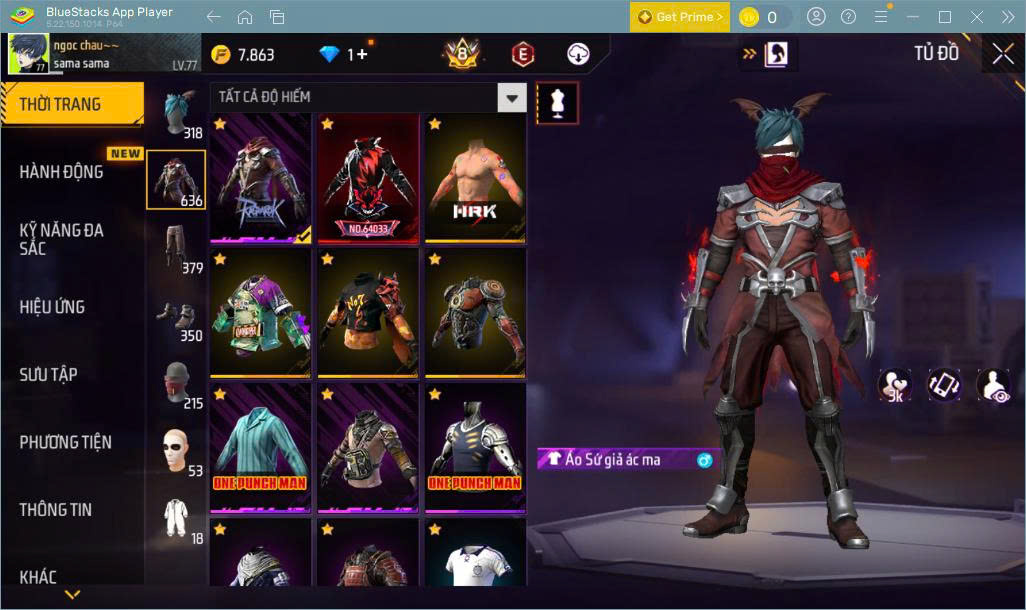Select the THÔNG TIN tab

(55, 510)
